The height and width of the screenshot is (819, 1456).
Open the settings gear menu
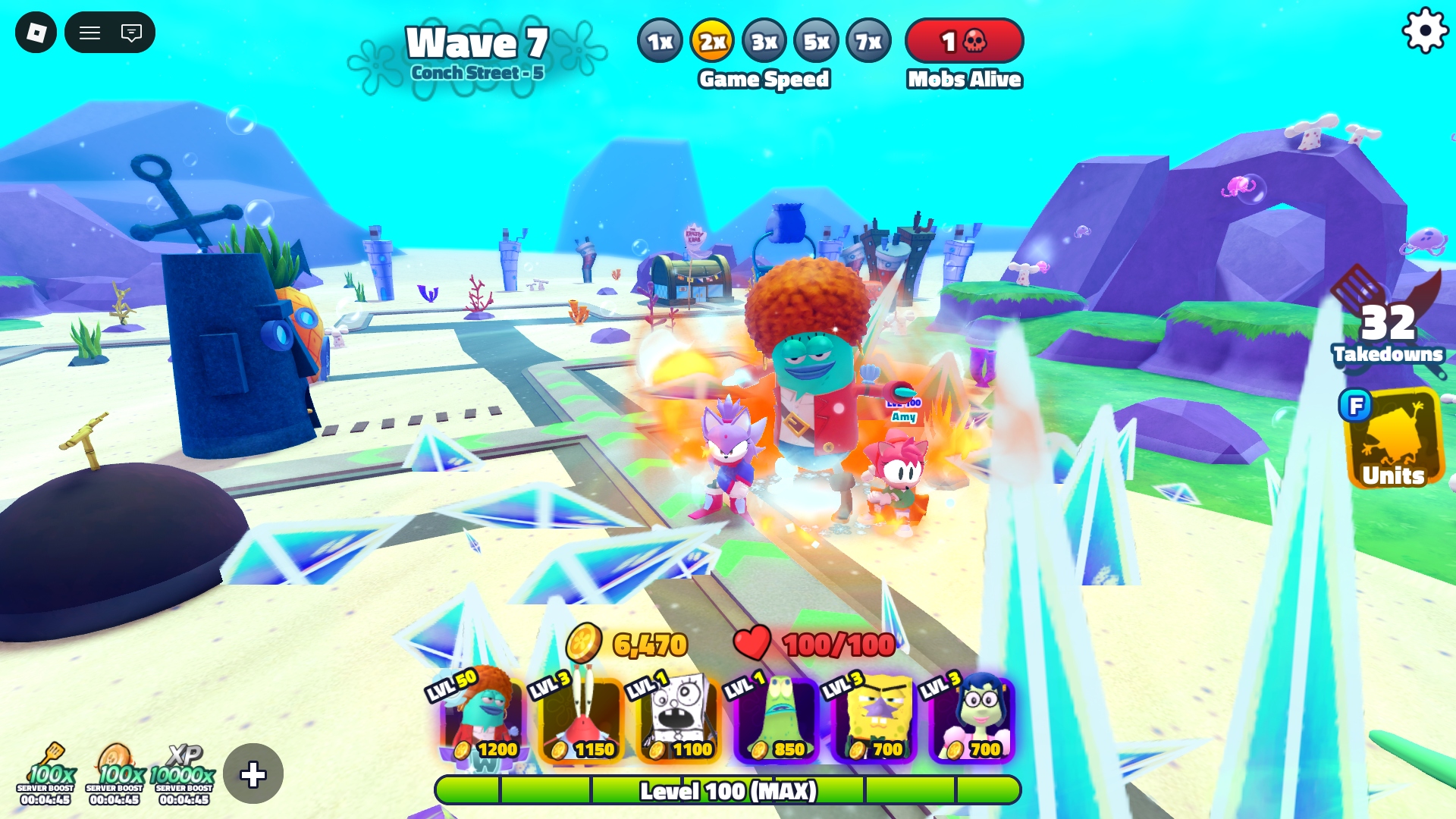pos(1425,31)
